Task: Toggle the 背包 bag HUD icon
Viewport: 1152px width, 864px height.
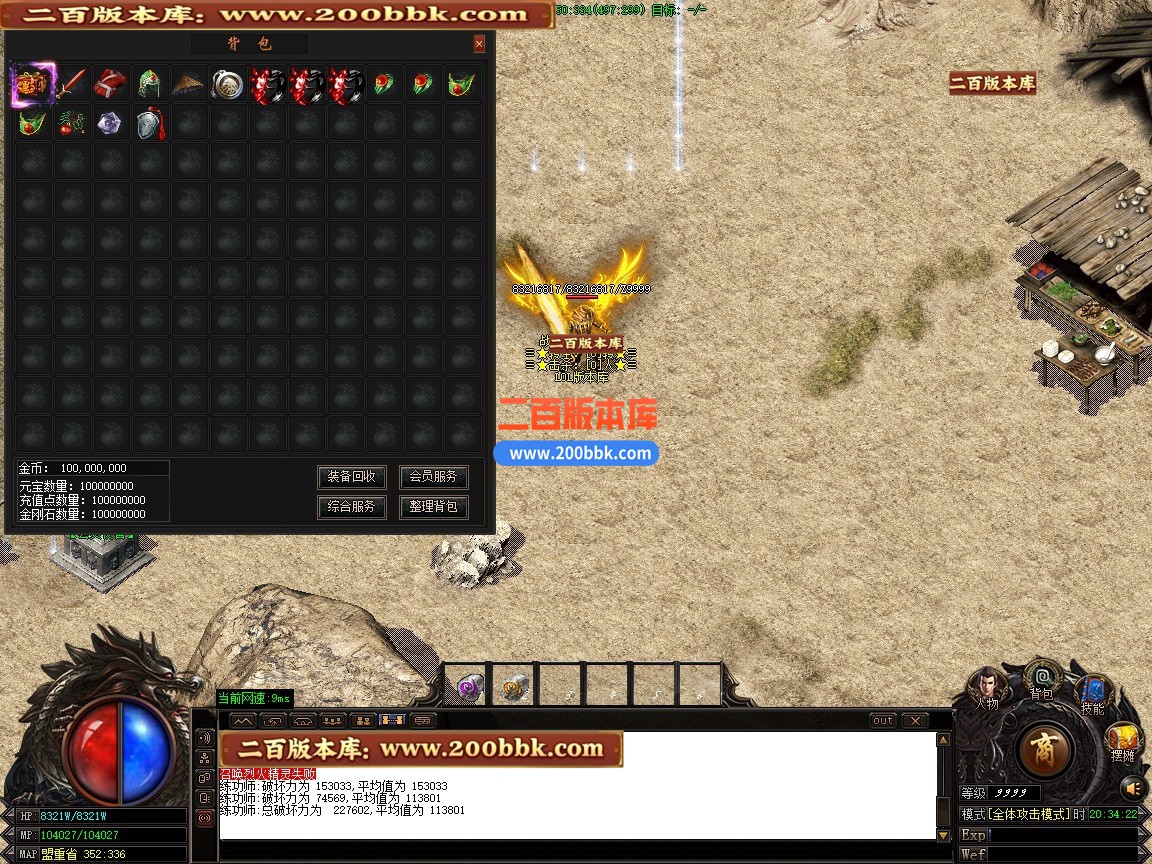Action: pyautogui.click(x=1042, y=680)
